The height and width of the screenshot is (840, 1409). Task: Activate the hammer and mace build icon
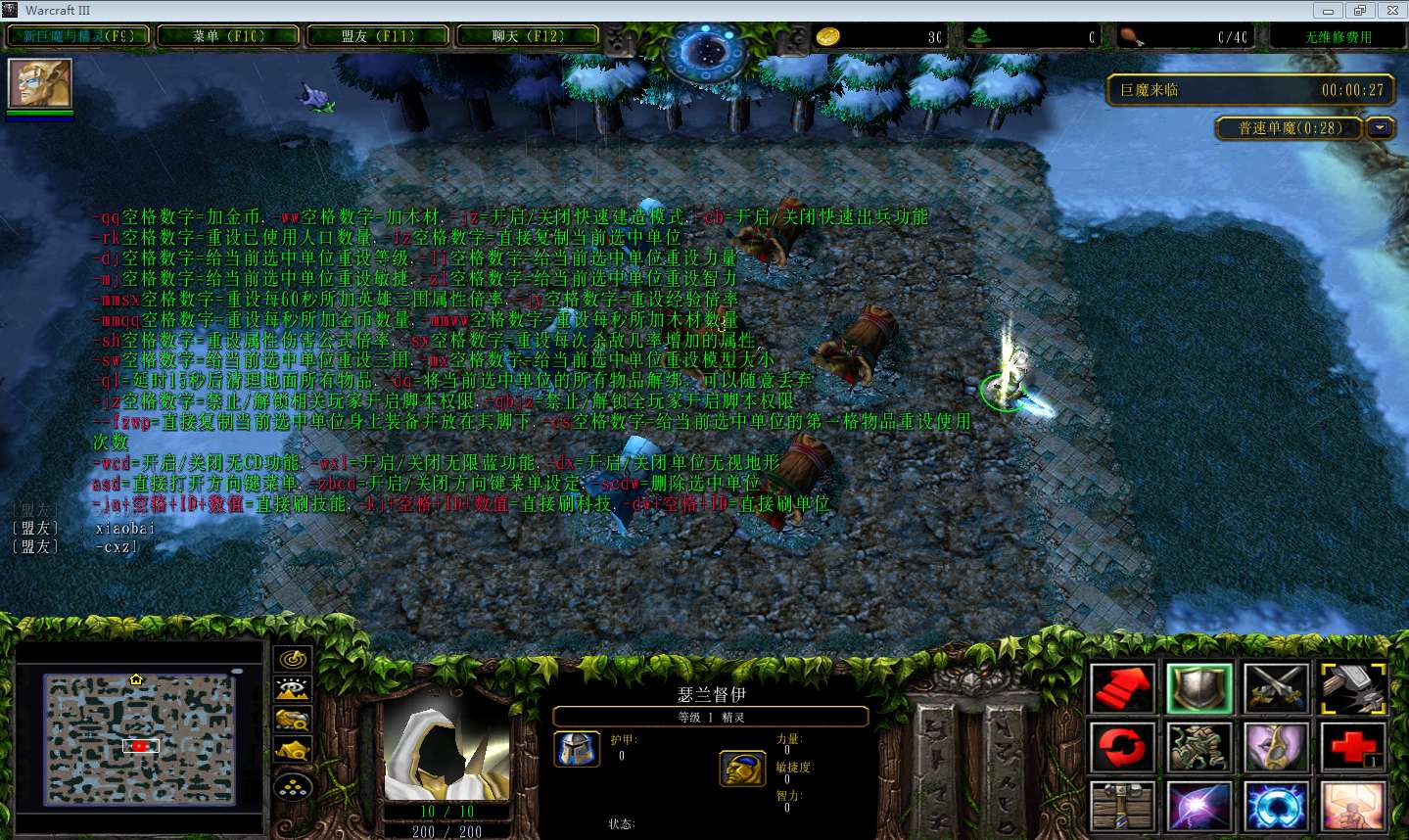click(1353, 688)
